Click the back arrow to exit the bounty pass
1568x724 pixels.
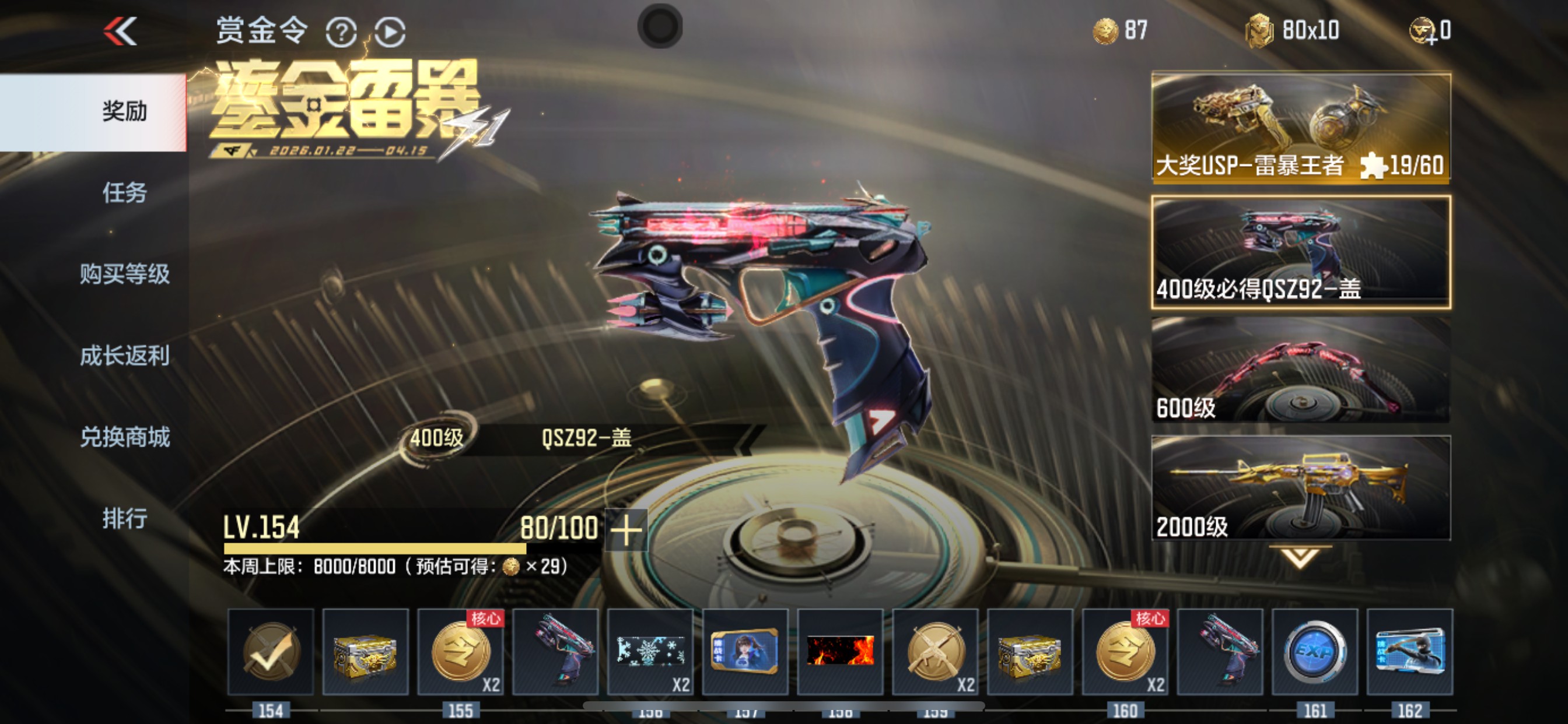coord(121,30)
